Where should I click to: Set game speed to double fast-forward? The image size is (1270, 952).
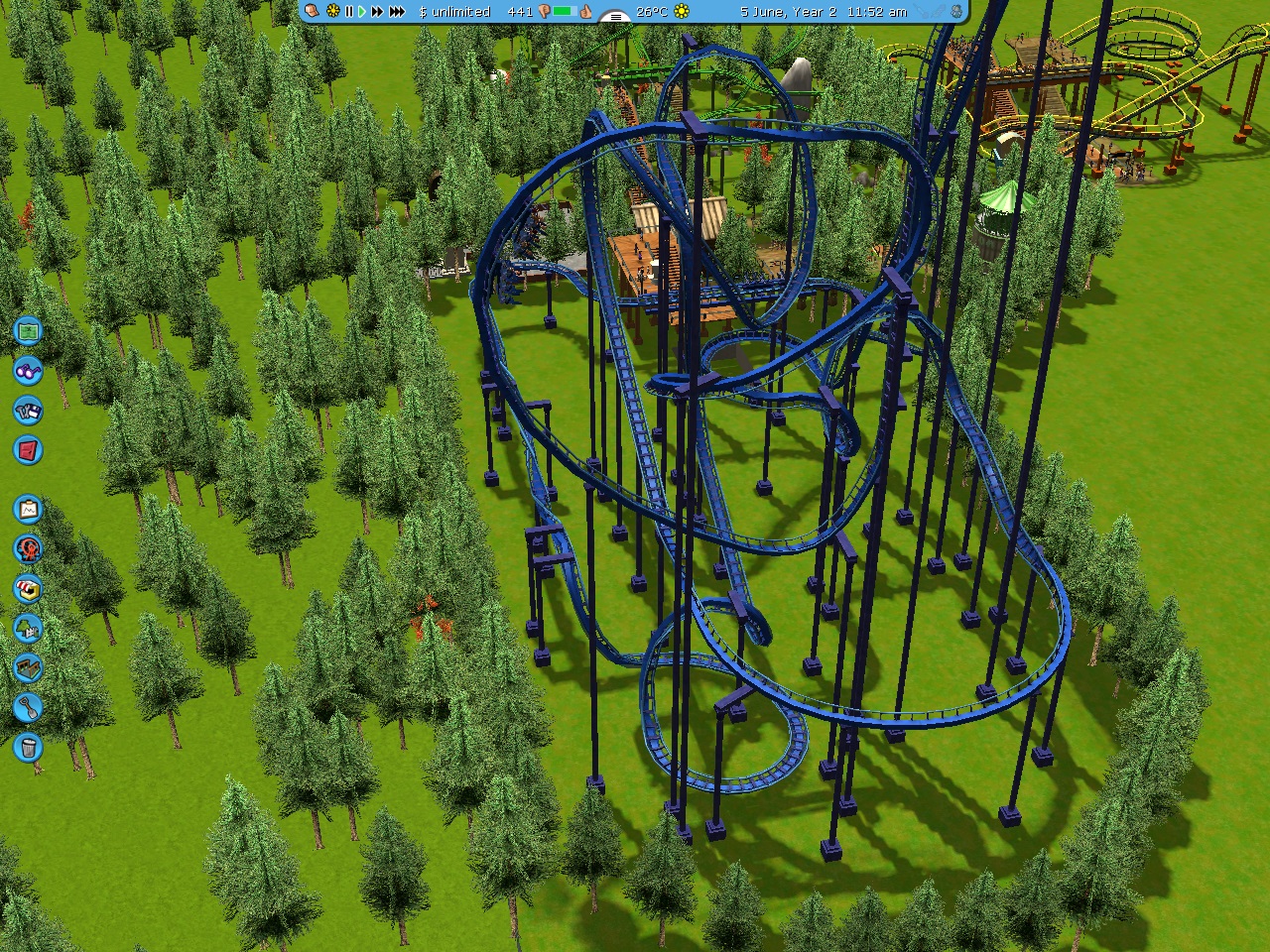coord(377,12)
